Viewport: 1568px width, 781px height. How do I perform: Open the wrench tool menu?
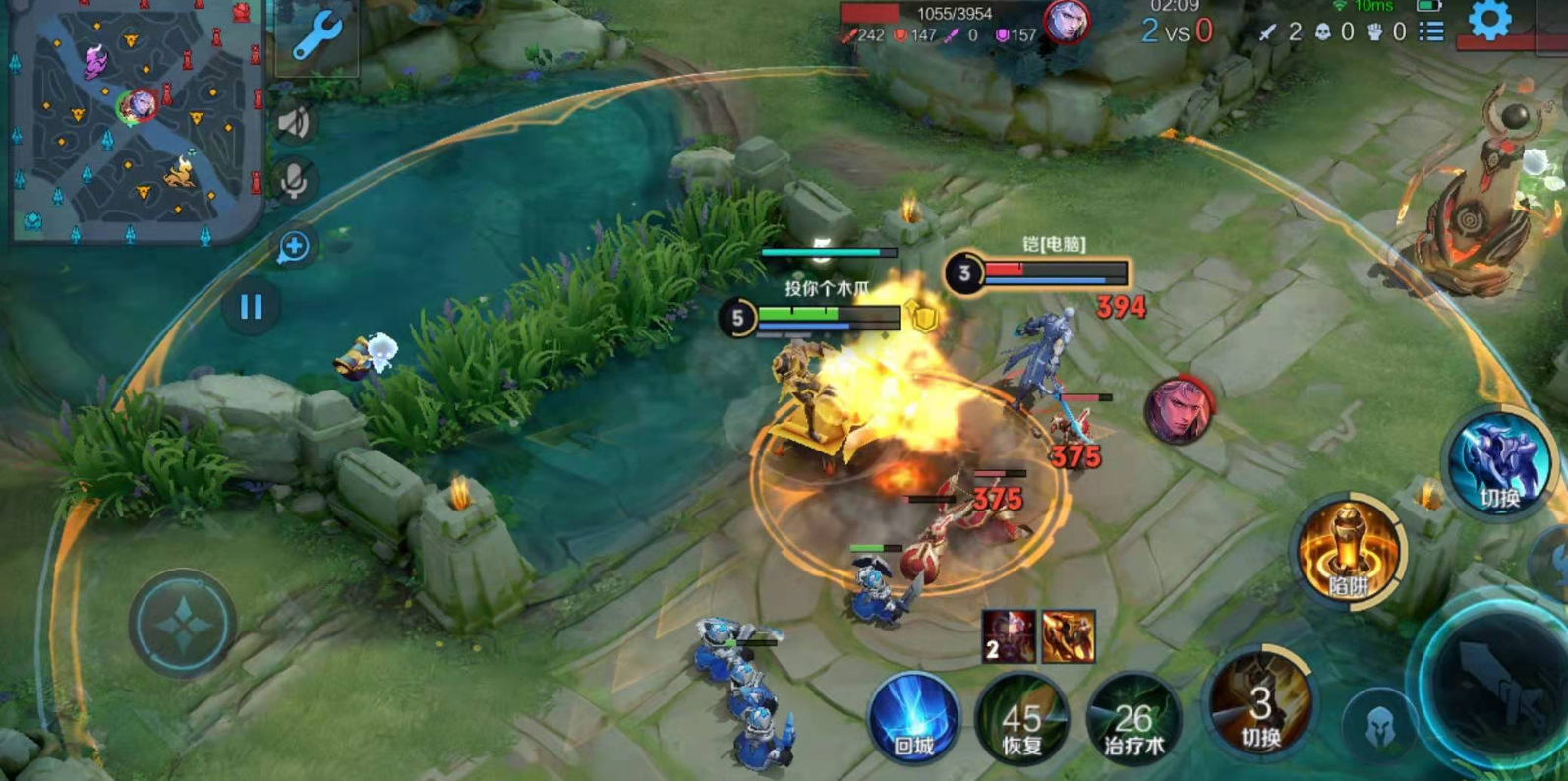tap(318, 36)
